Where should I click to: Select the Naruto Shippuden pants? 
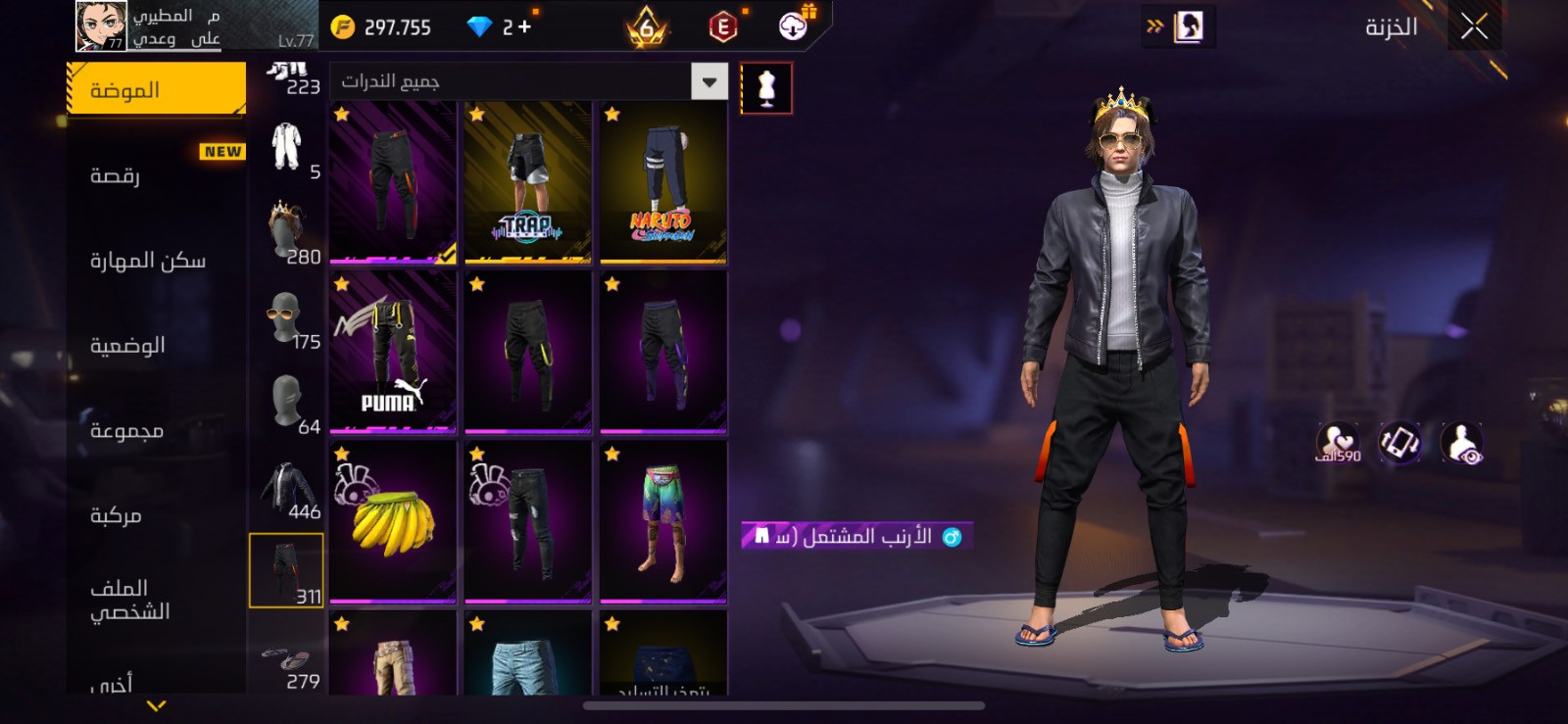point(663,182)
